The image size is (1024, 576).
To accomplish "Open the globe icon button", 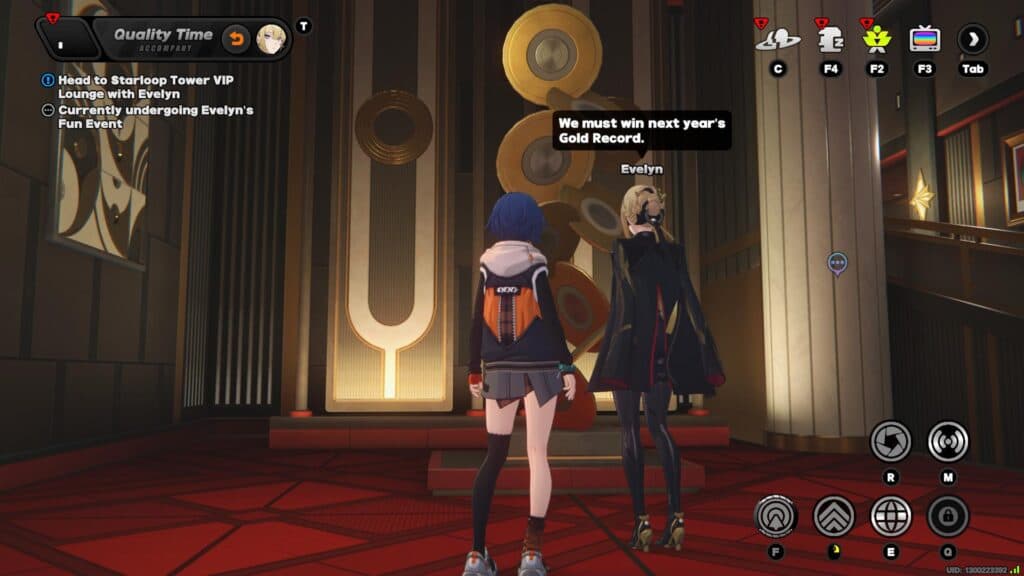I will [x=890, y=516].
